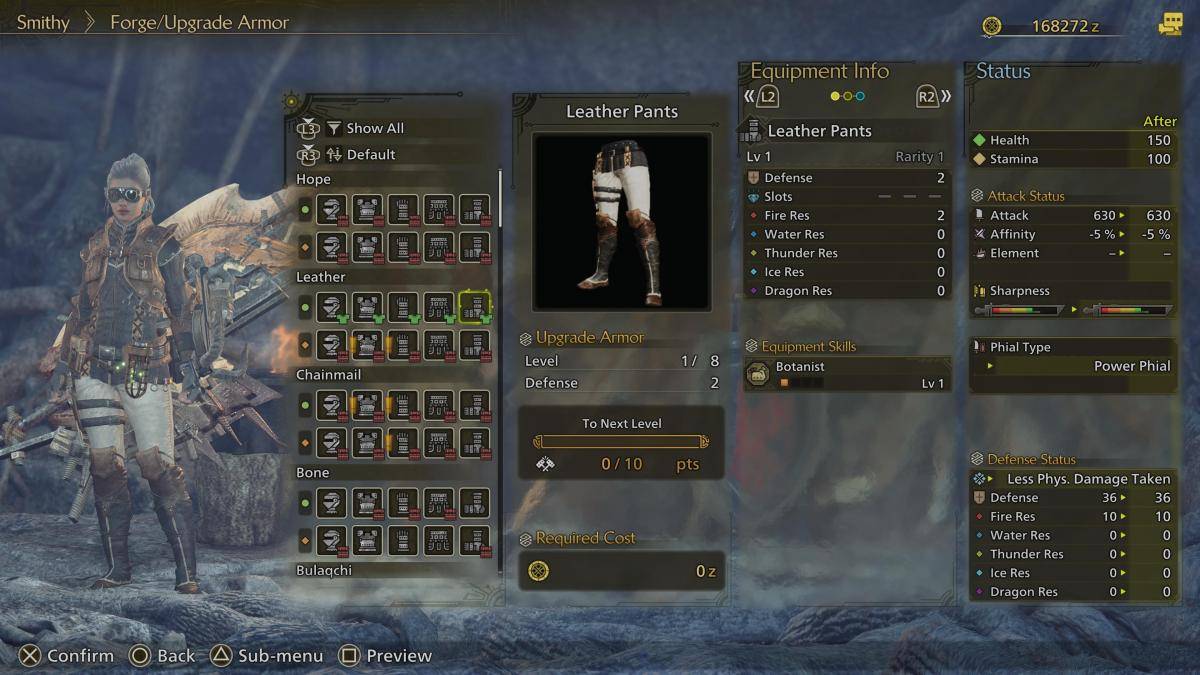Choose the Leather helmet in the green-dot row

[332, 307]
